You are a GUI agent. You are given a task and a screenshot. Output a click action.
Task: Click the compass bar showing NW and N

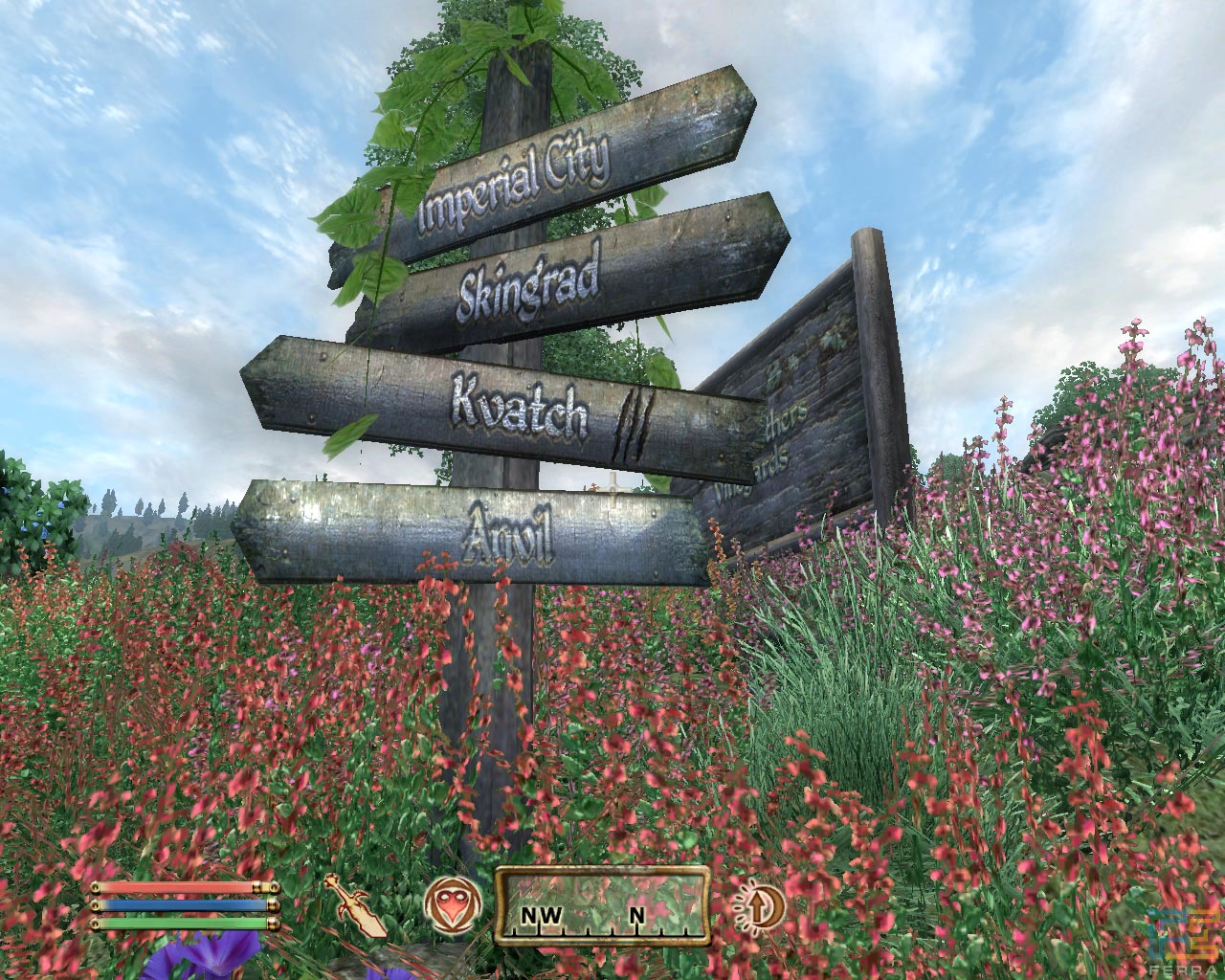[x=602, y=905]
